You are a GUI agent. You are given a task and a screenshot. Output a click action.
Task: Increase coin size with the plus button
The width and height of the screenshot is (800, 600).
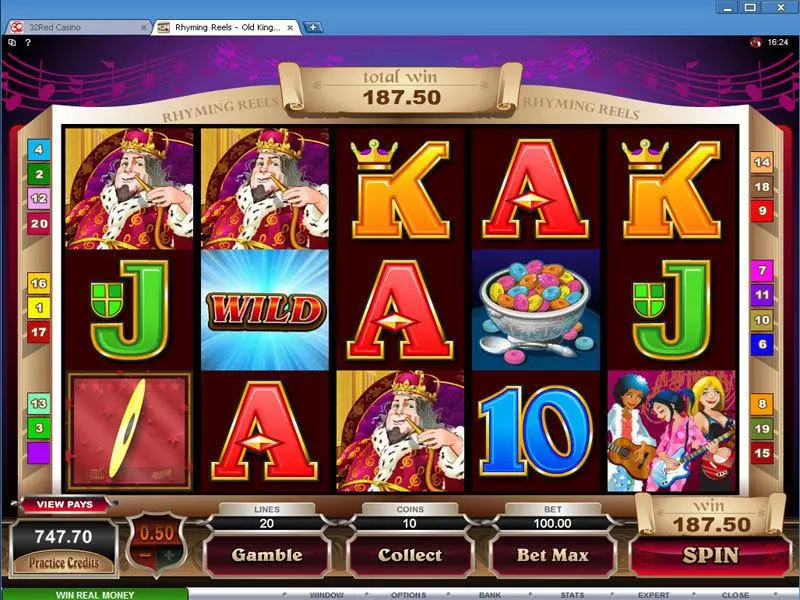[171, 554]
